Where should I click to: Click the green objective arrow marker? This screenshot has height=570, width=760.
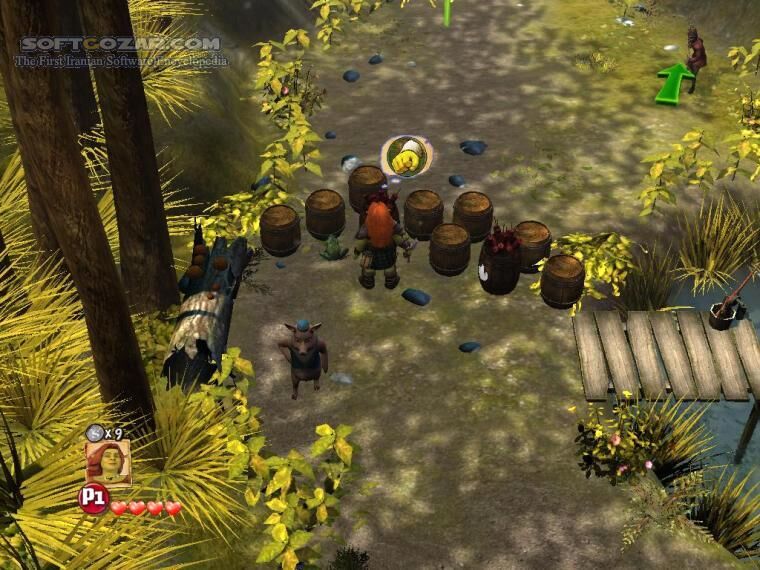pos(674,82)
